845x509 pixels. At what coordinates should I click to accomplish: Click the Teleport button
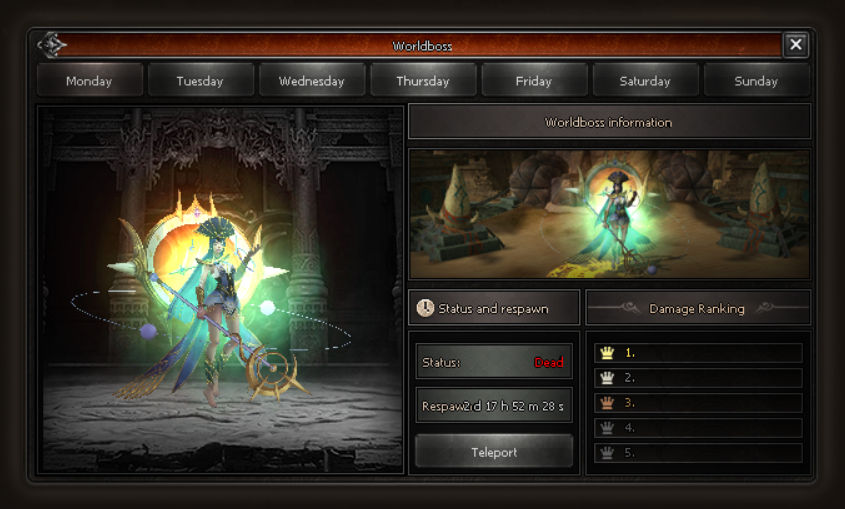(494, 452)
